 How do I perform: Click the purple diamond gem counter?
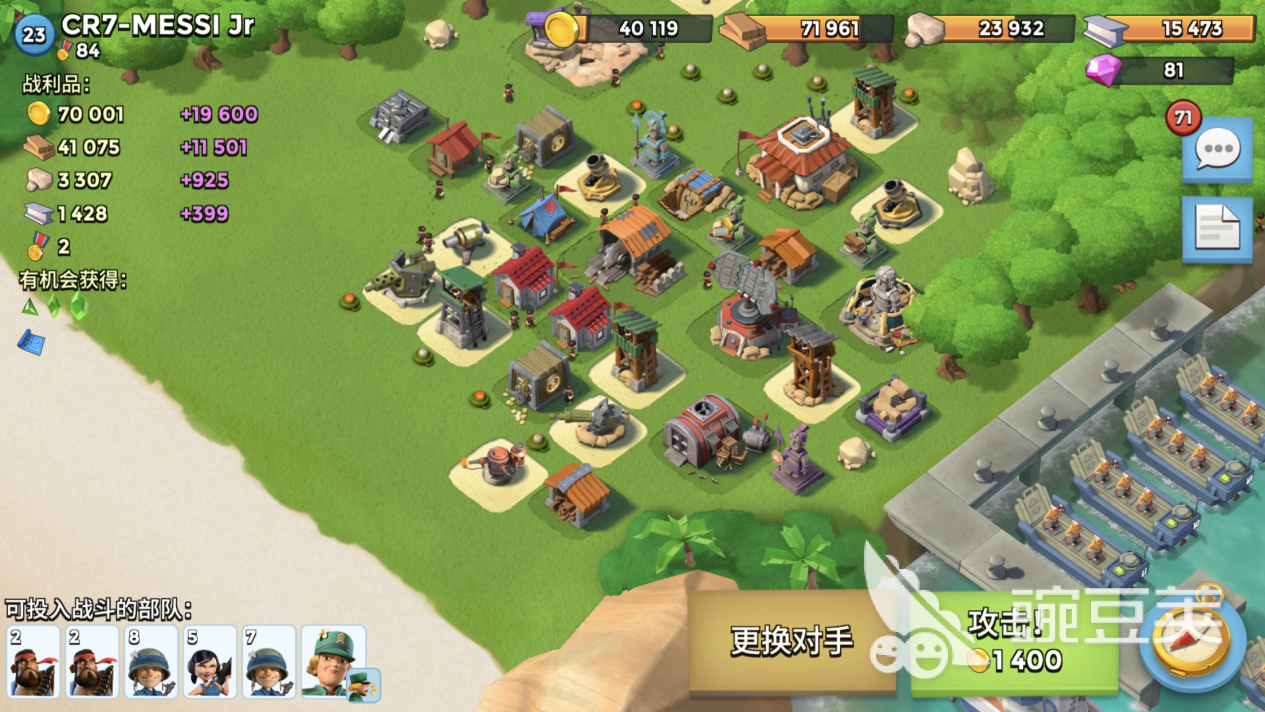1160,70
